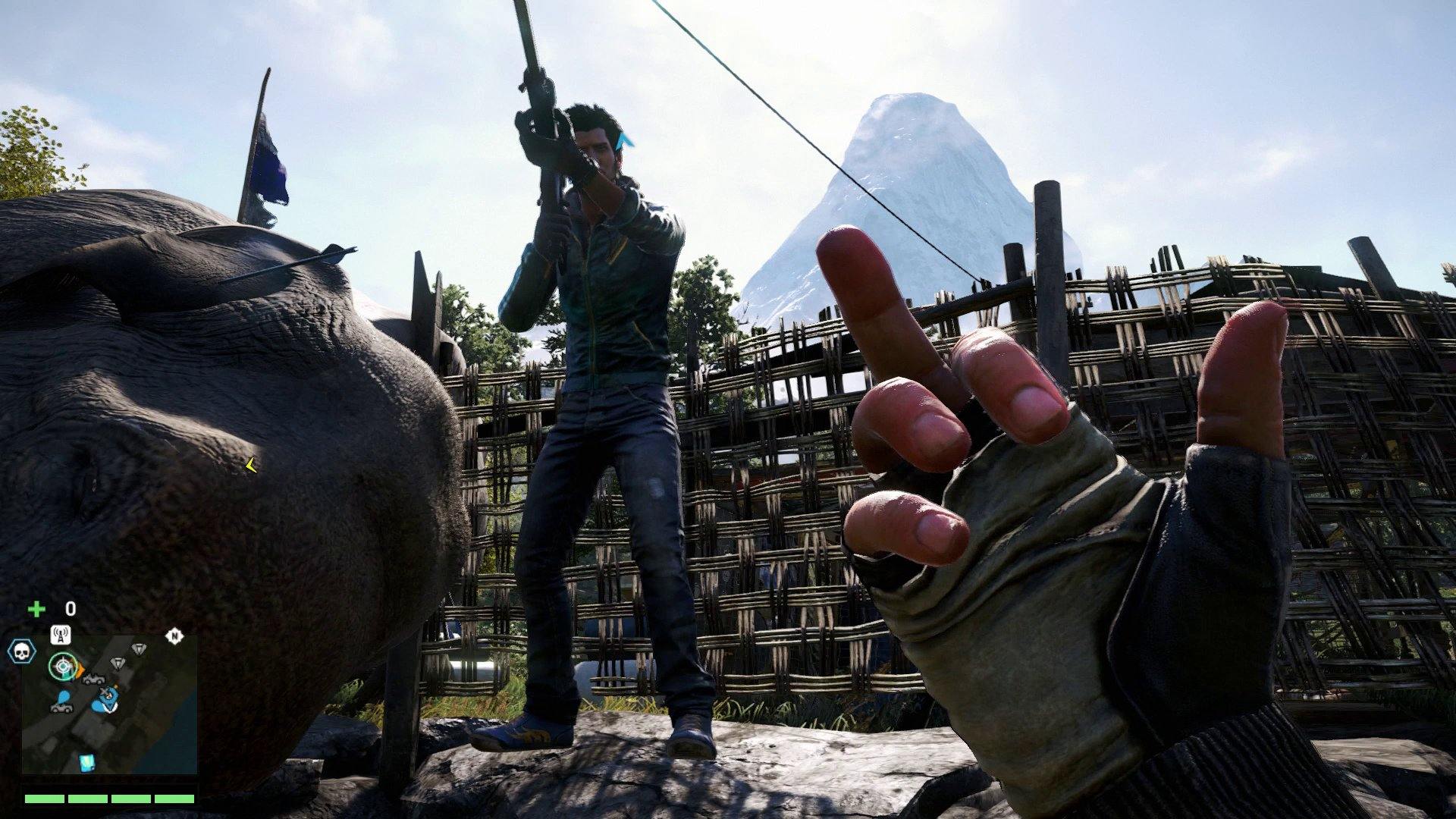Click the upper diamond loot icon on minimap

[x=139, y=648]
